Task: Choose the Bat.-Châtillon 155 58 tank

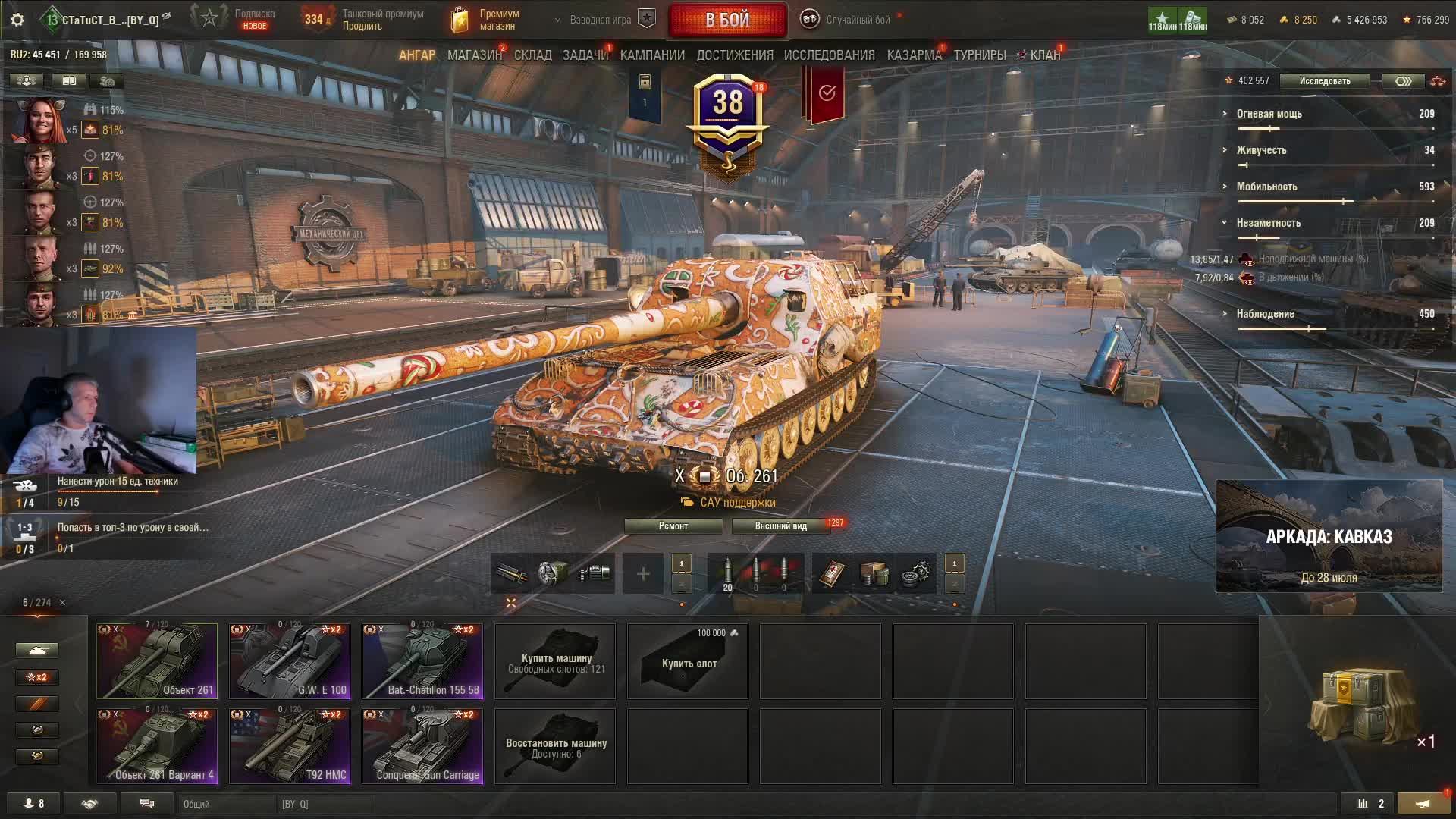Action: pos(422,661)
